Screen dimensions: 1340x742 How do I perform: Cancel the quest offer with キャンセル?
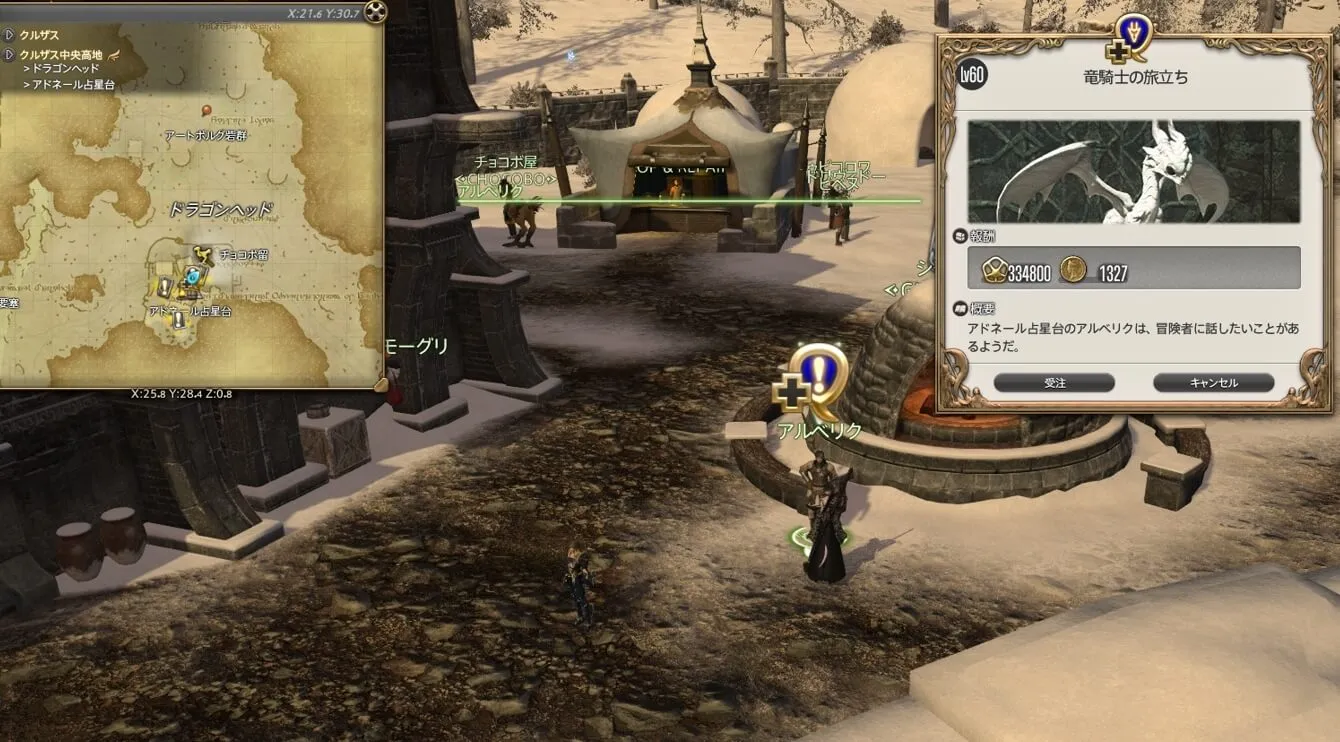tap(1213, 383)
